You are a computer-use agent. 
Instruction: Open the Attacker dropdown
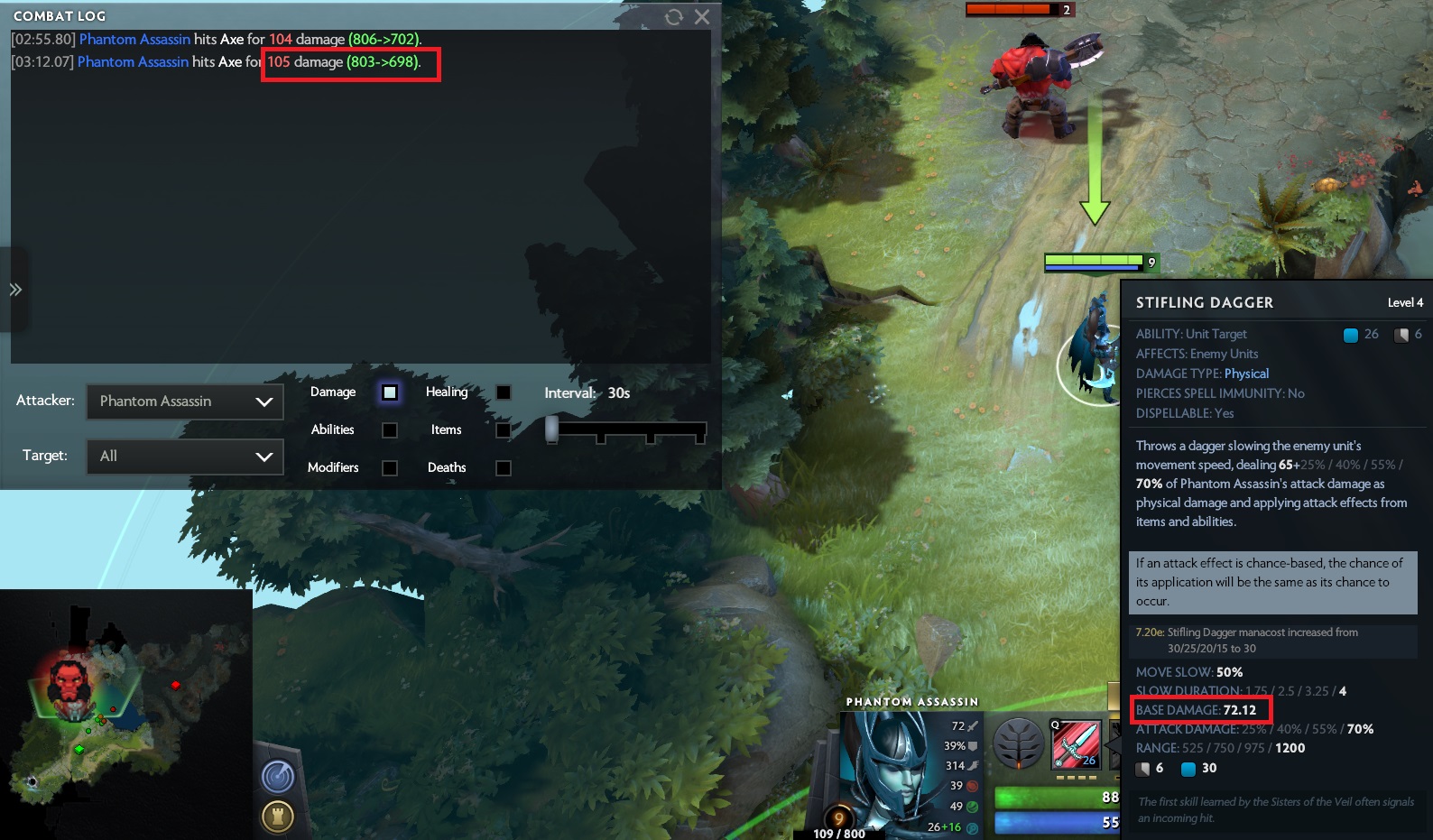click(185, 402)
